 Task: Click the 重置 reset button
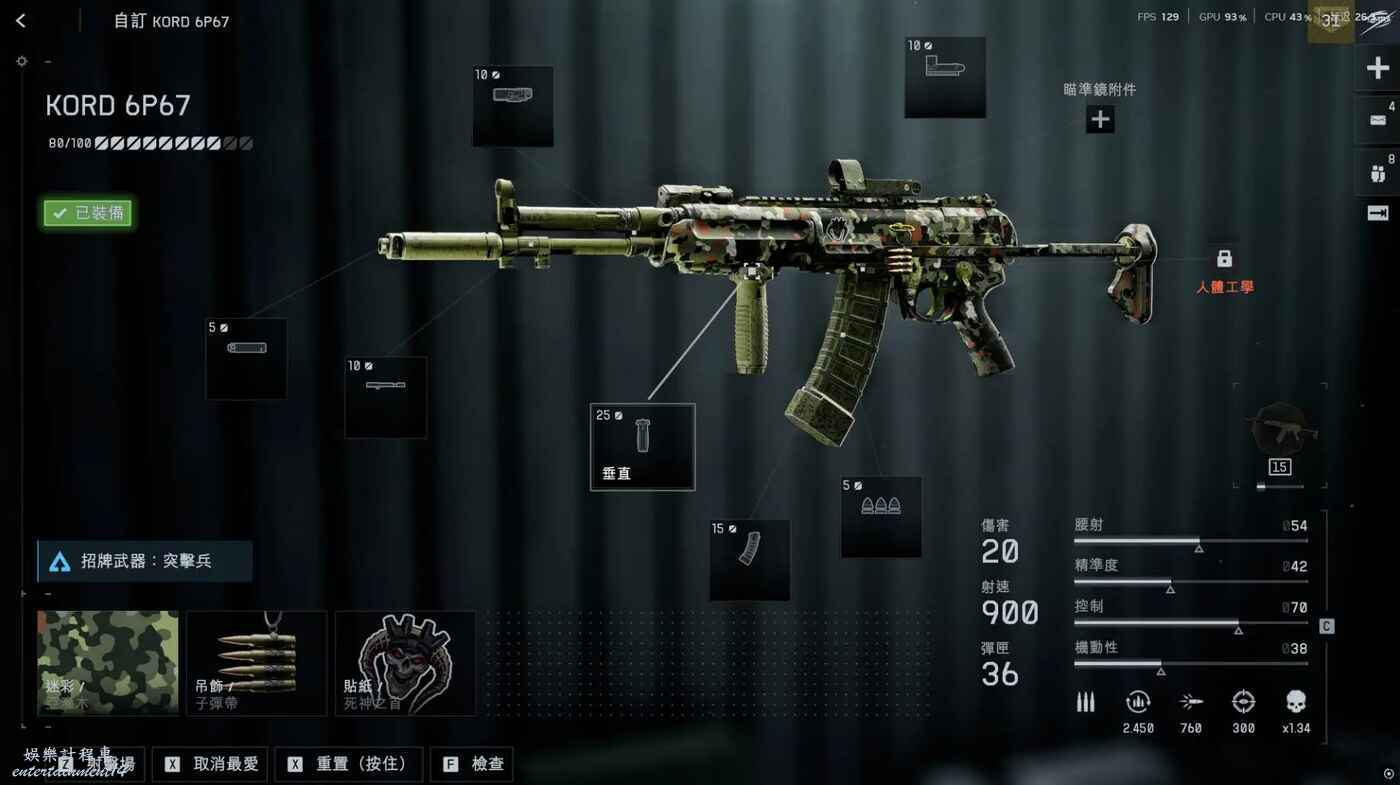coord(348,764)
